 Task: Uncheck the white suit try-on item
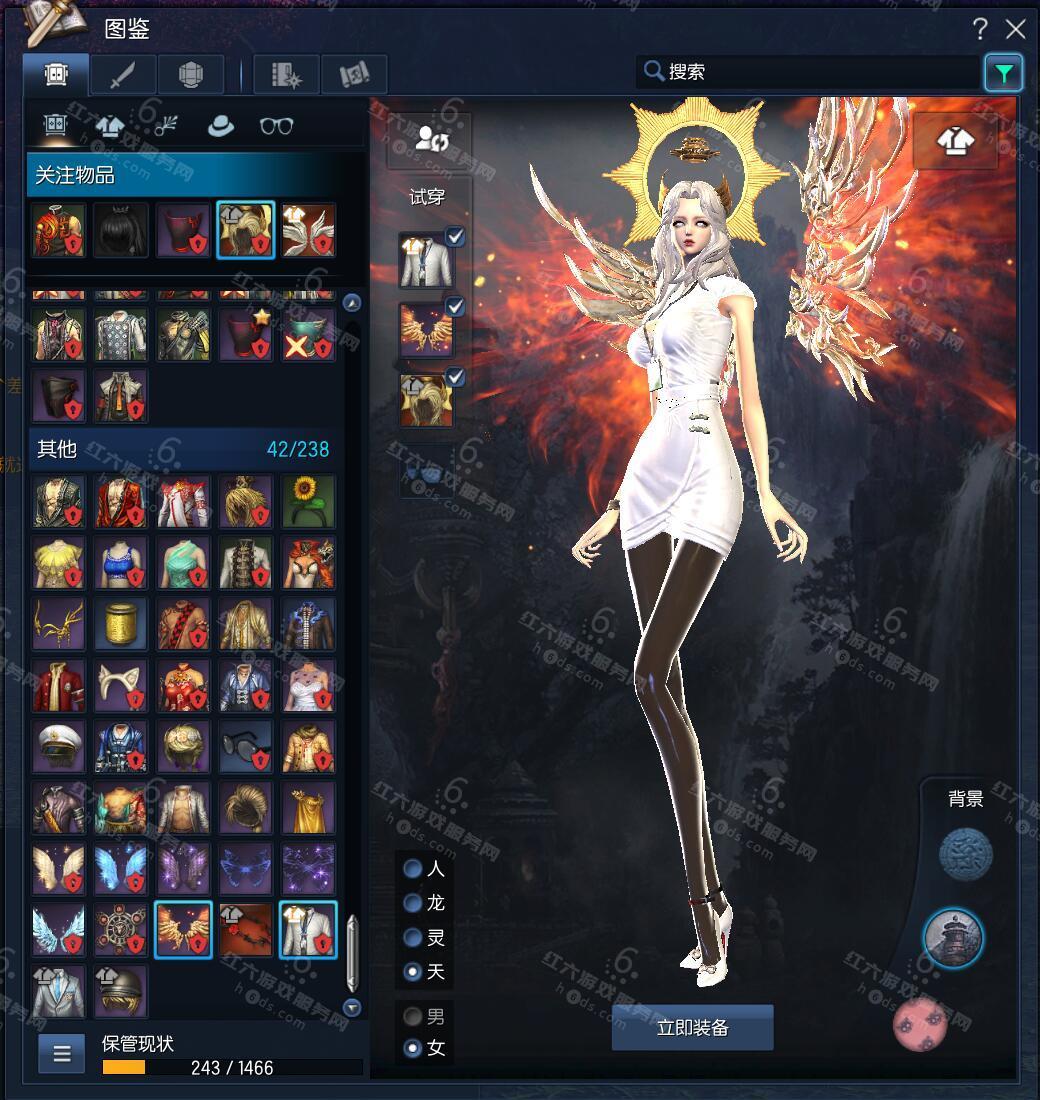coord(455,237)
